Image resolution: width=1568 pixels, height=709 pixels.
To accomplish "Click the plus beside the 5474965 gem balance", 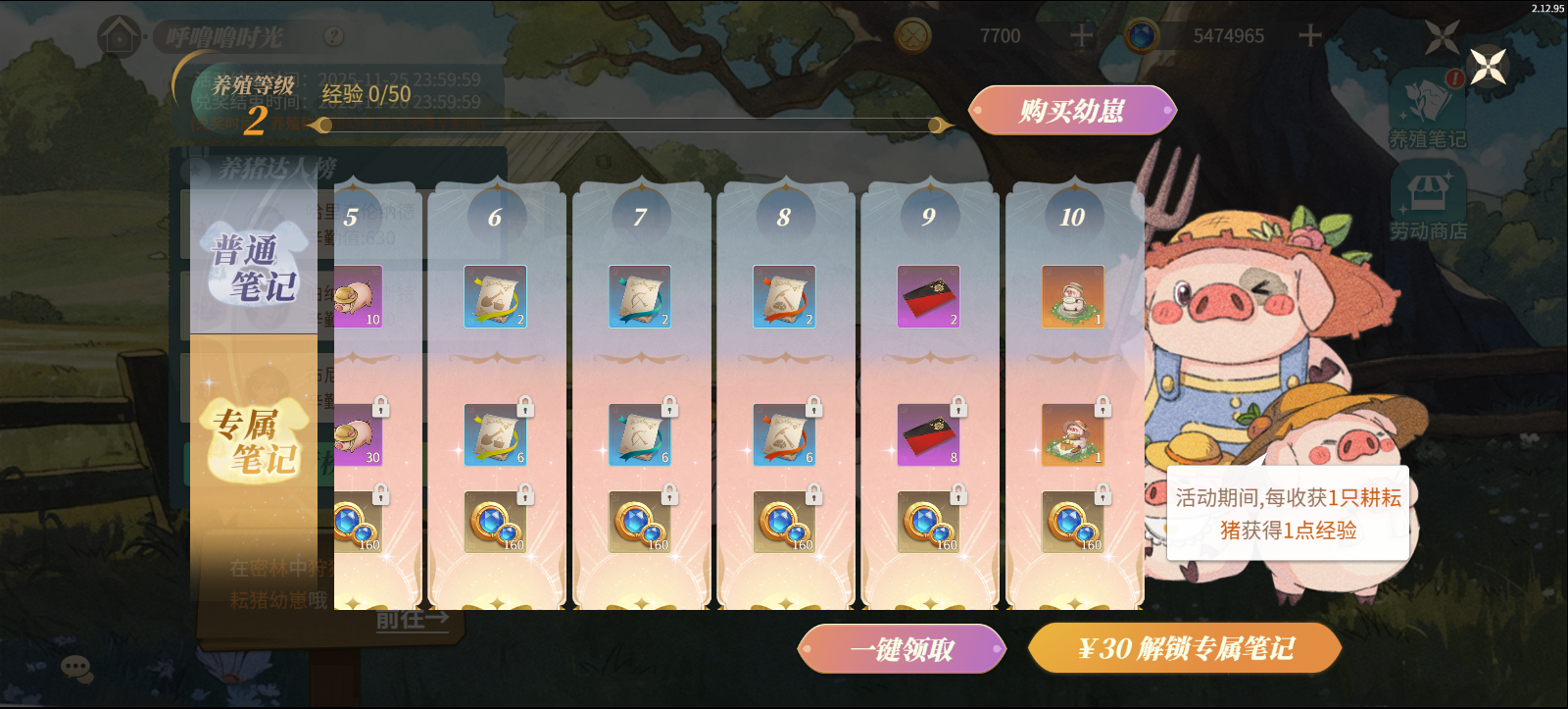I will point(1310,36).
